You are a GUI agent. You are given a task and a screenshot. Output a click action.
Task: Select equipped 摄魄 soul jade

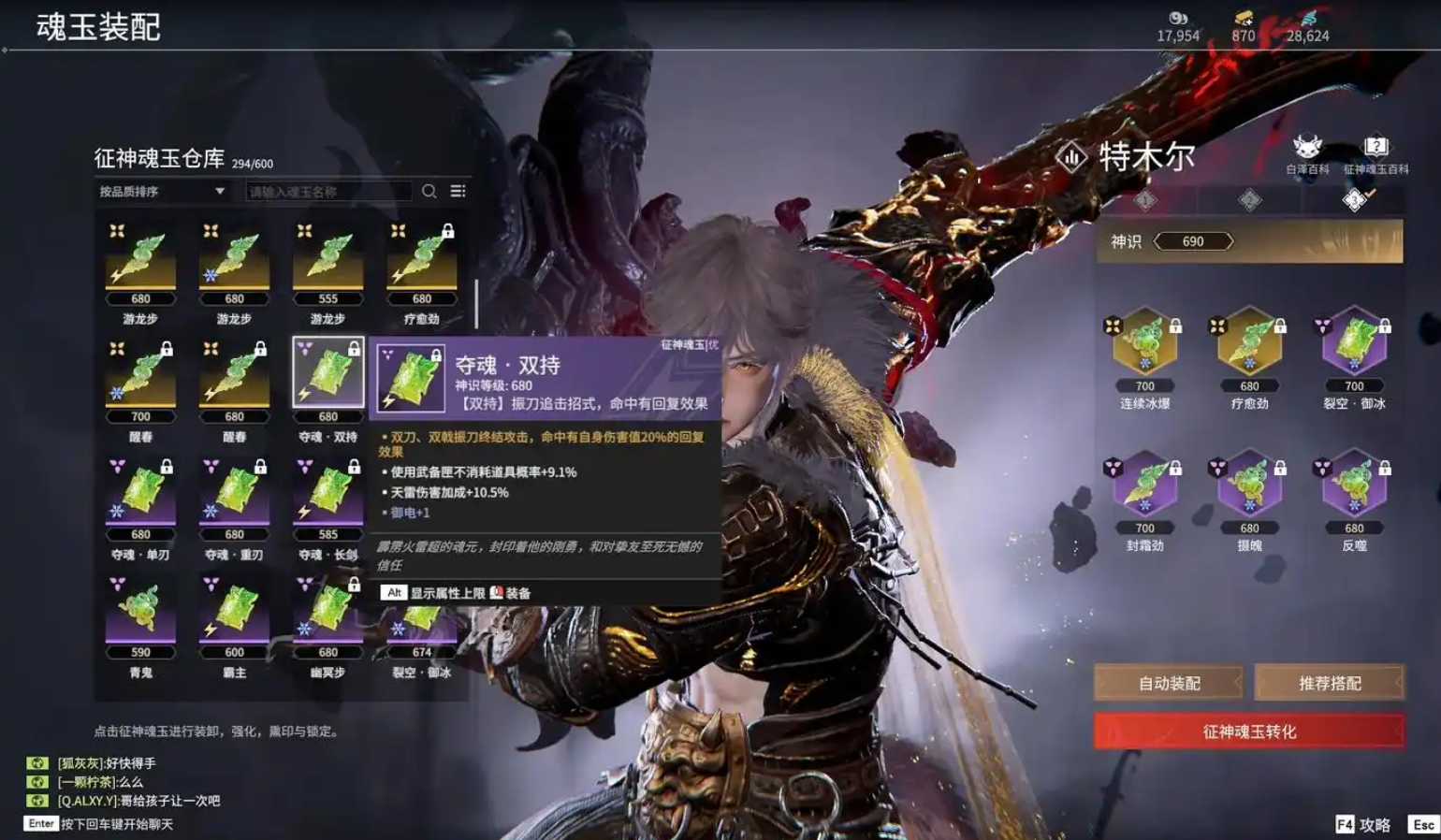[1249, 485]
